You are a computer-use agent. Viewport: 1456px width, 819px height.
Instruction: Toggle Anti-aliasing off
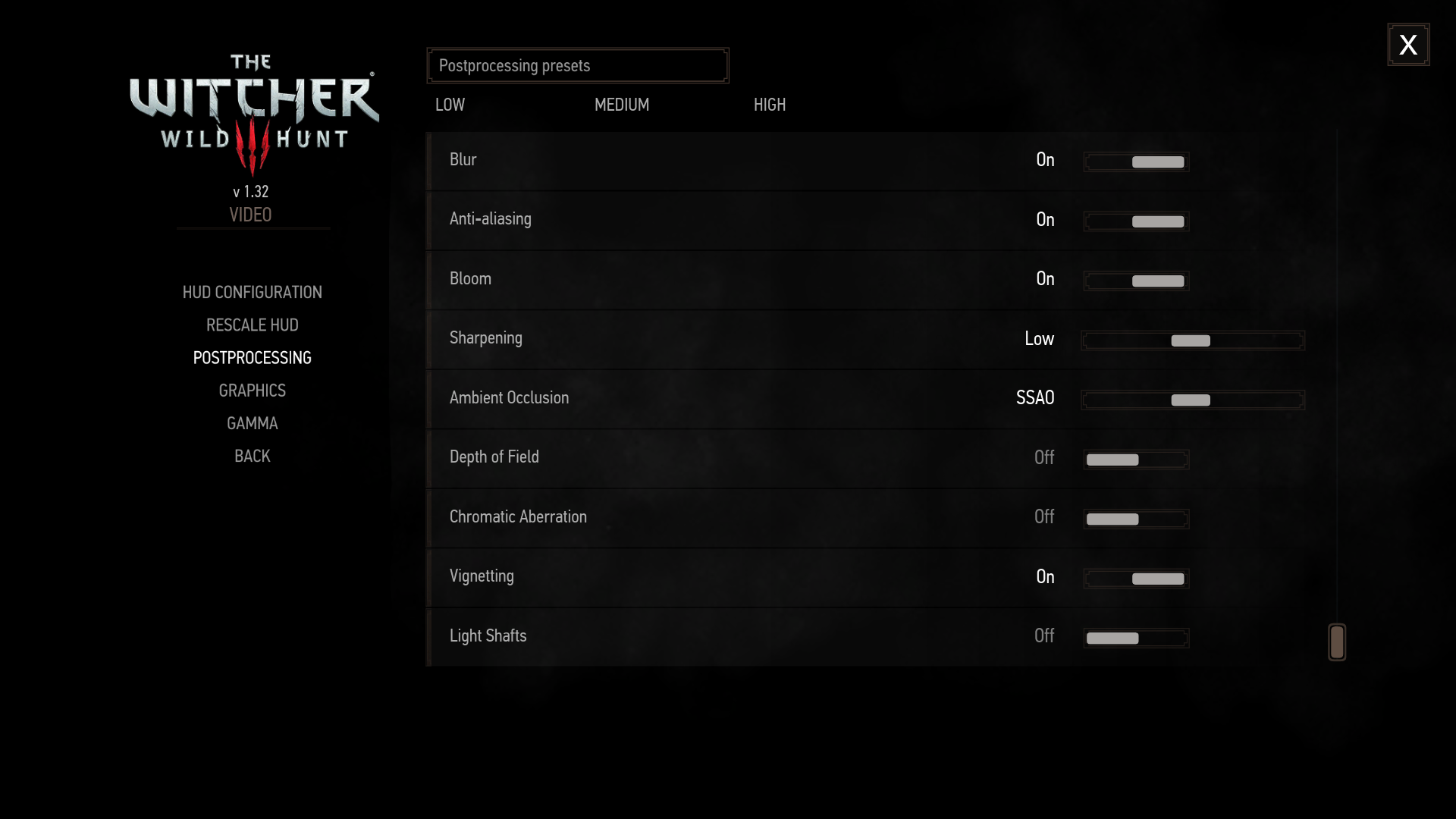pos(1136,221)
